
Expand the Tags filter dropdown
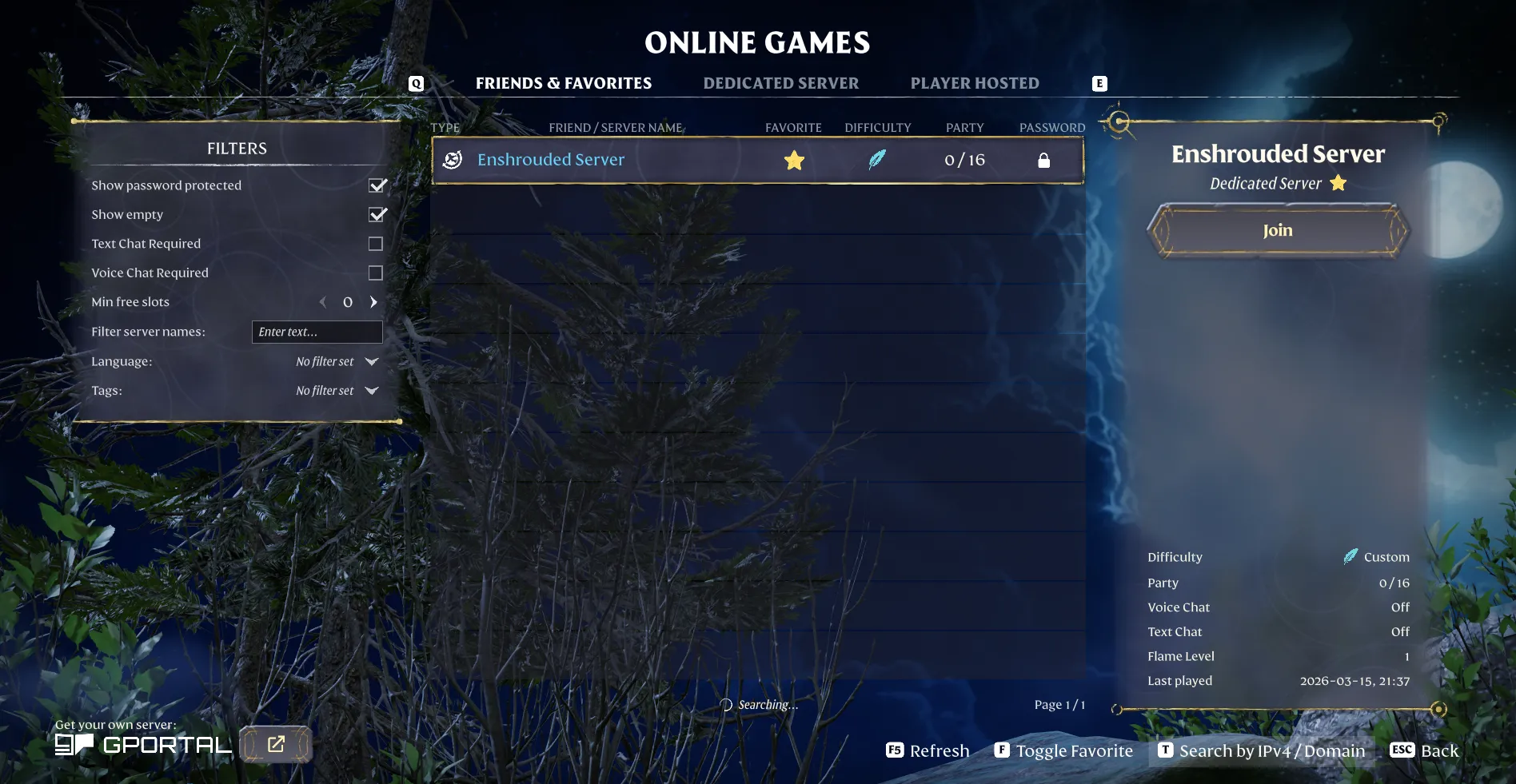[x=370, y=391]
